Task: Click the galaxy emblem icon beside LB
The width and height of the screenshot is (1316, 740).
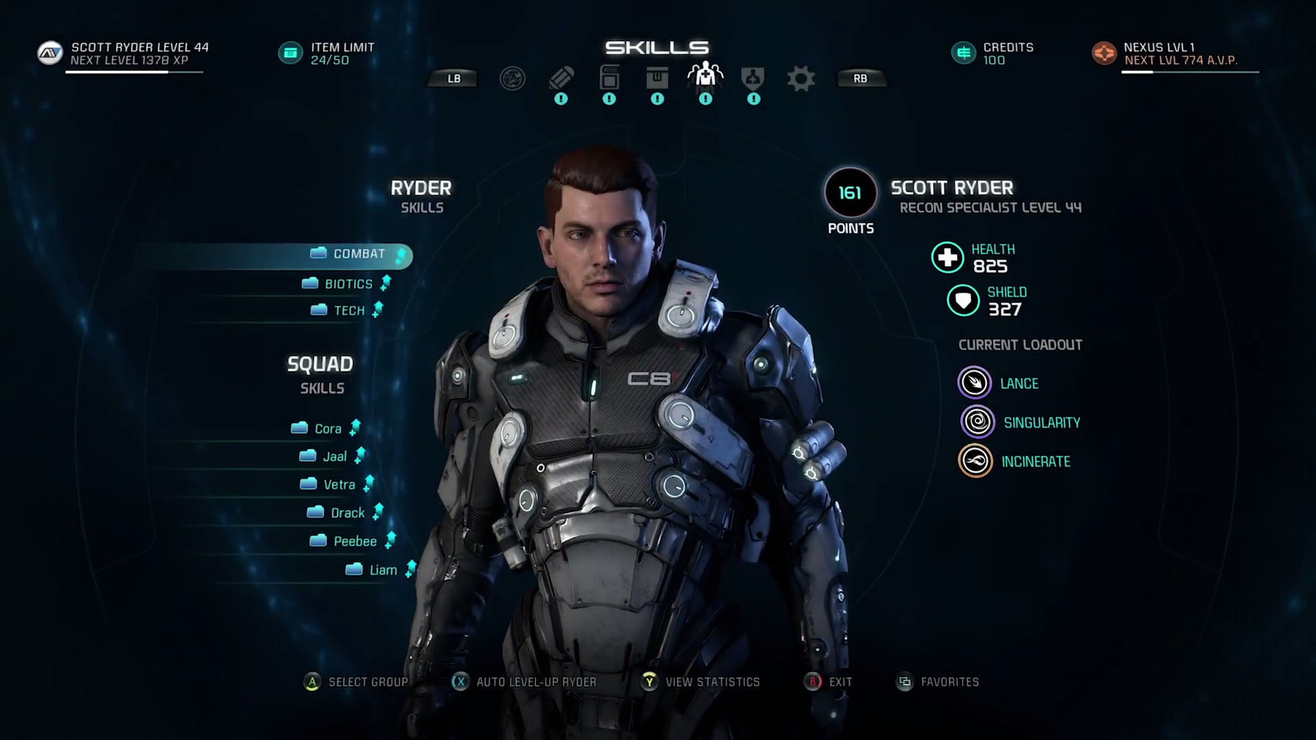Action: coord(512,78)
